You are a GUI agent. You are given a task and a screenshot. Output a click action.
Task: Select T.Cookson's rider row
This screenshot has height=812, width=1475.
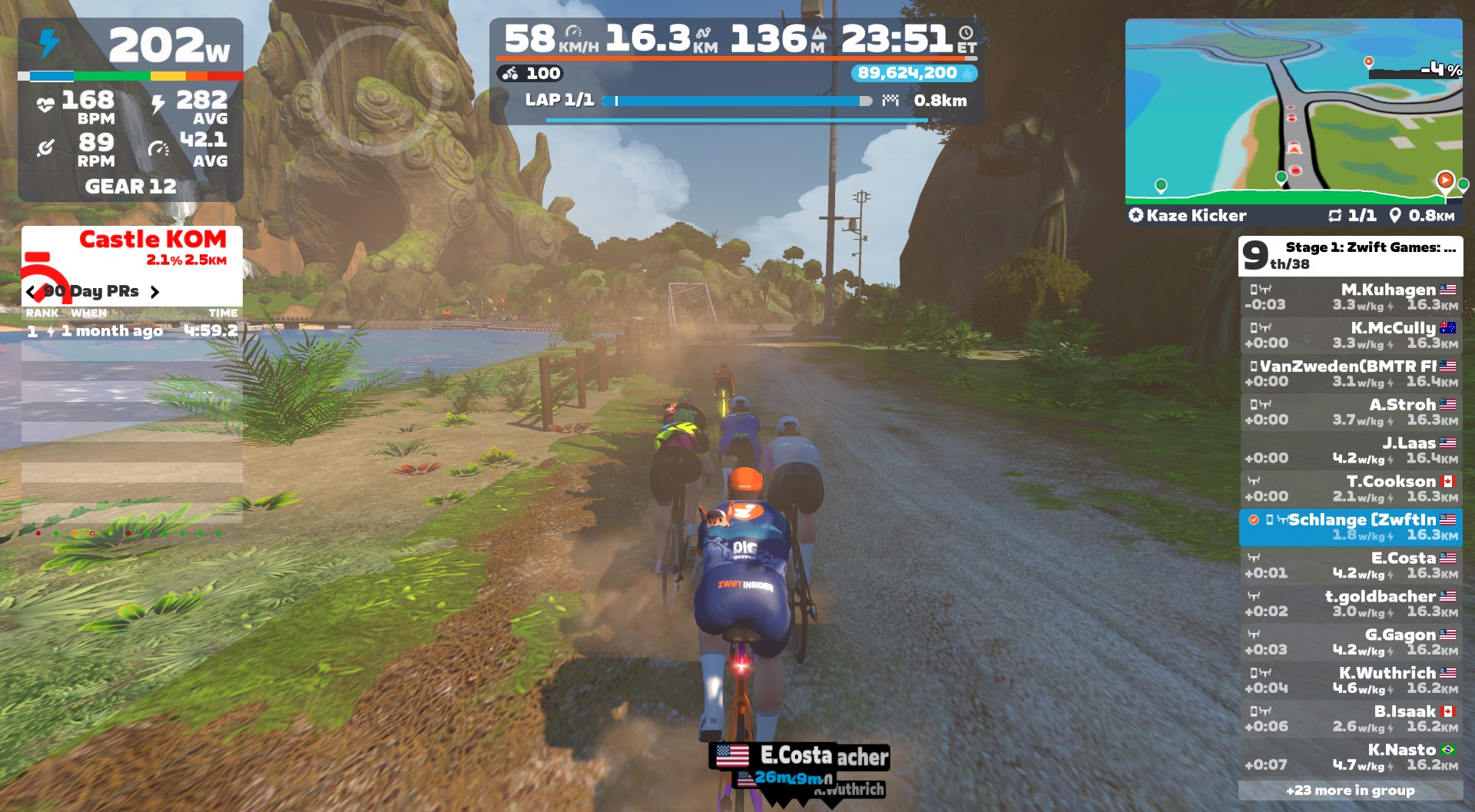tap(1351, 489)
